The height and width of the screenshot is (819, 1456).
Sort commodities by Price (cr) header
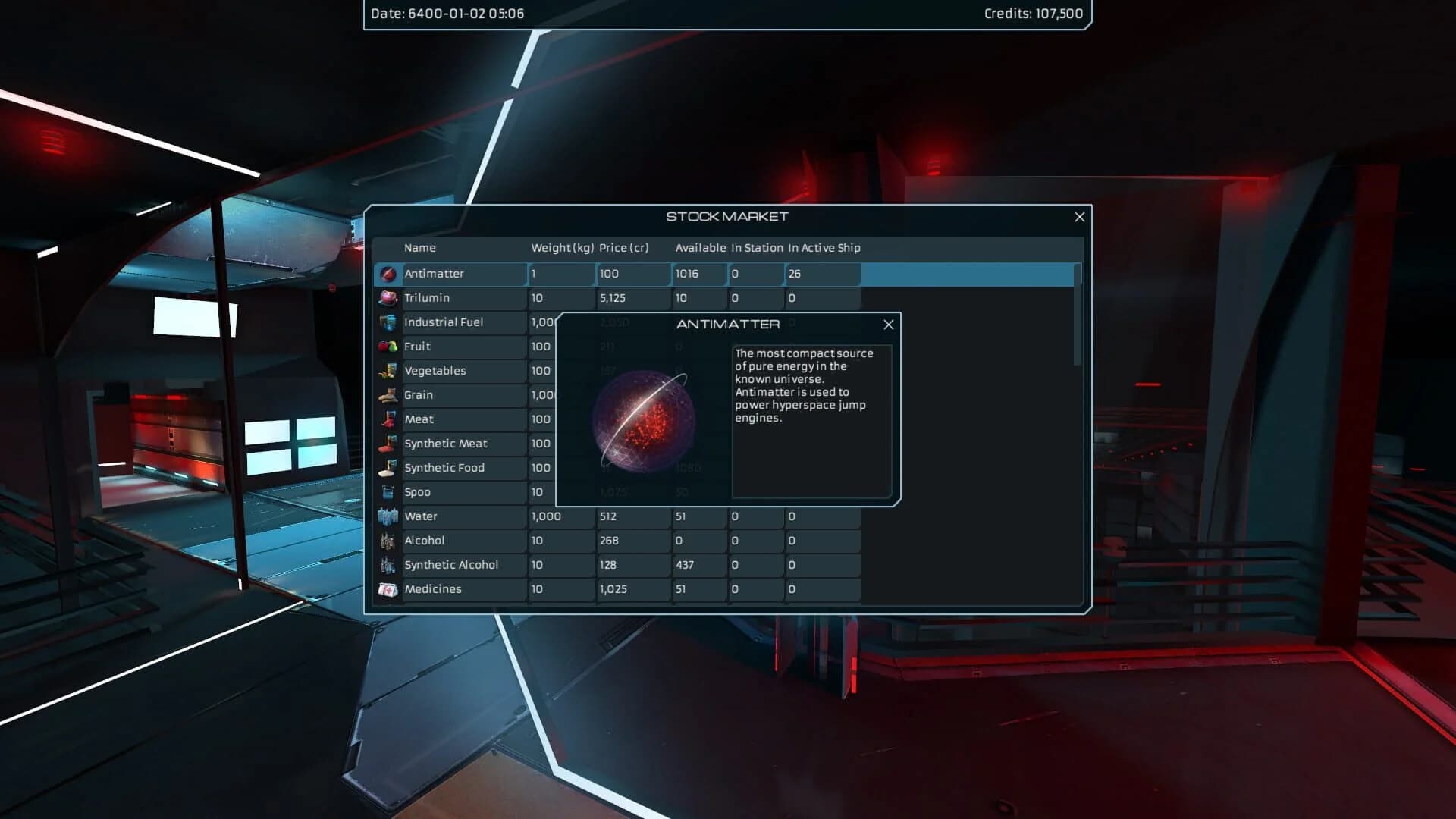(x=626, y=248)
